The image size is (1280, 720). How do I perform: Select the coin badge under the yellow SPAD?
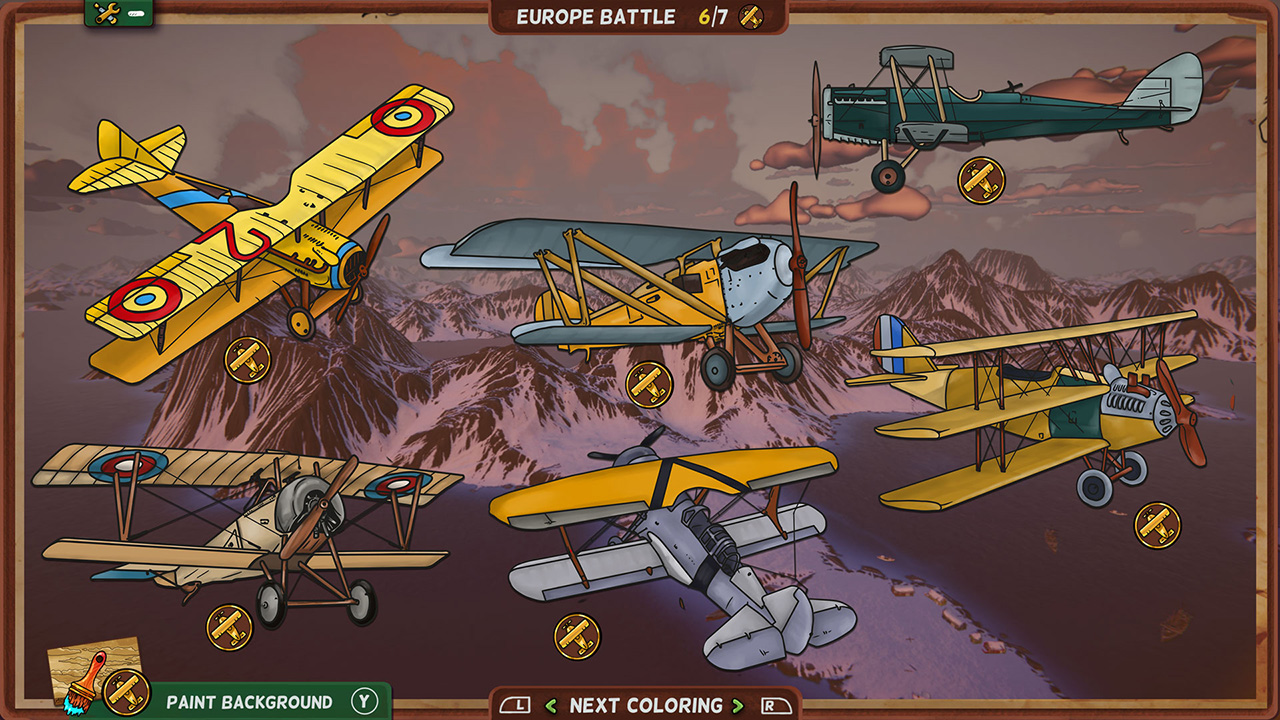click(246, 360)
